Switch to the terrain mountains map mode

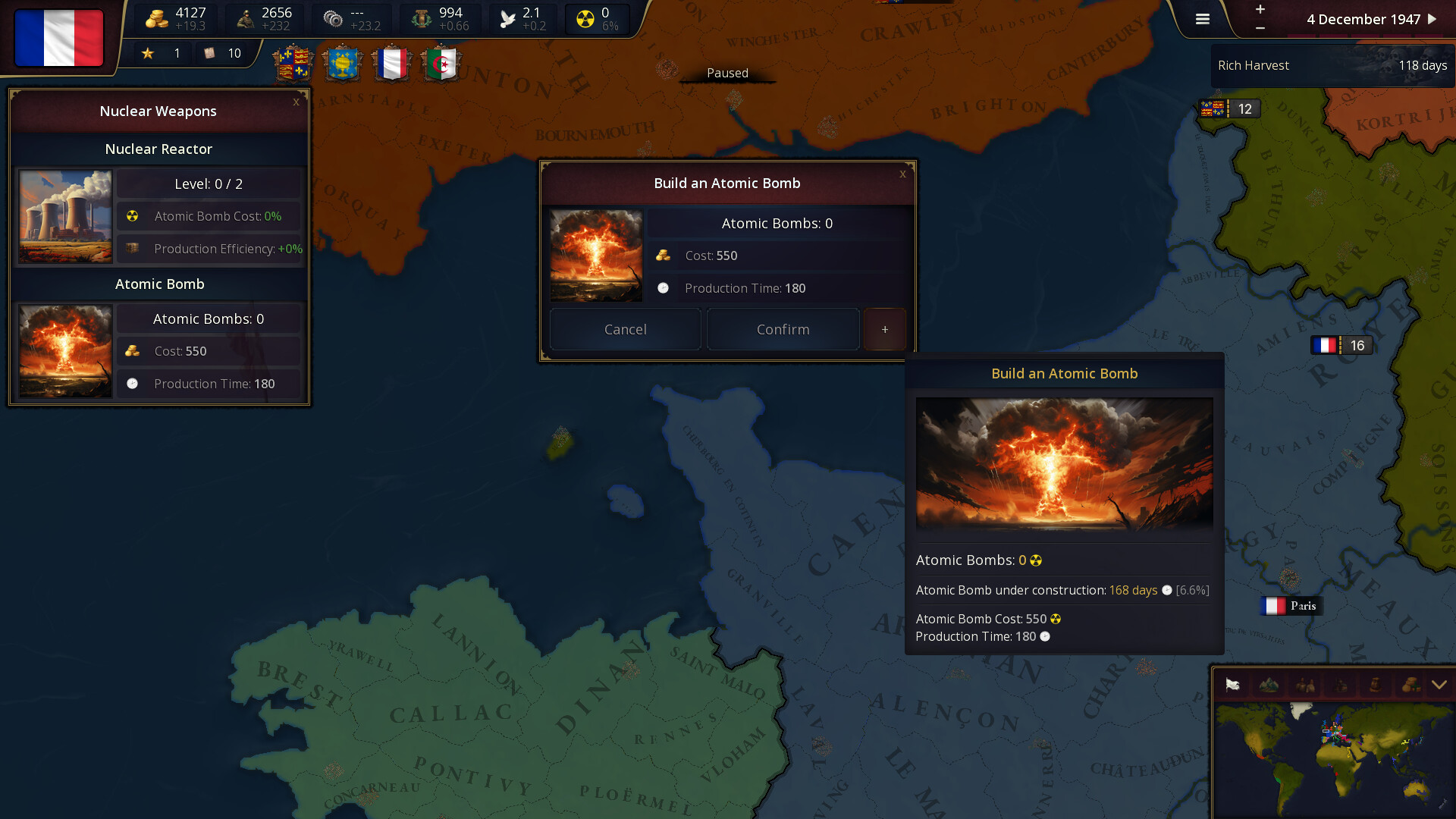point(1267,685)
